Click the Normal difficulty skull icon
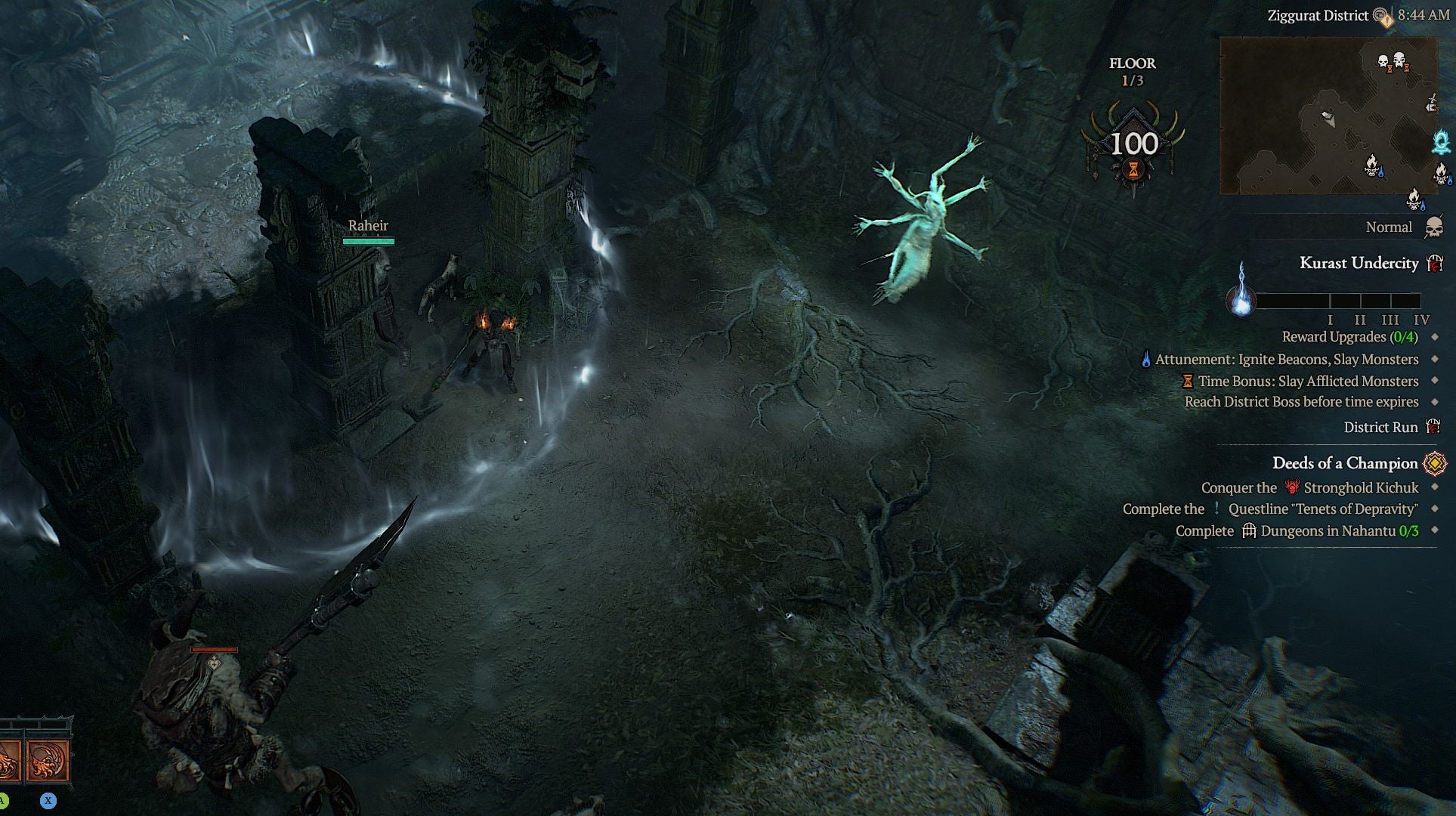Screen dimensions: 1456x816 coord(1433,227)
